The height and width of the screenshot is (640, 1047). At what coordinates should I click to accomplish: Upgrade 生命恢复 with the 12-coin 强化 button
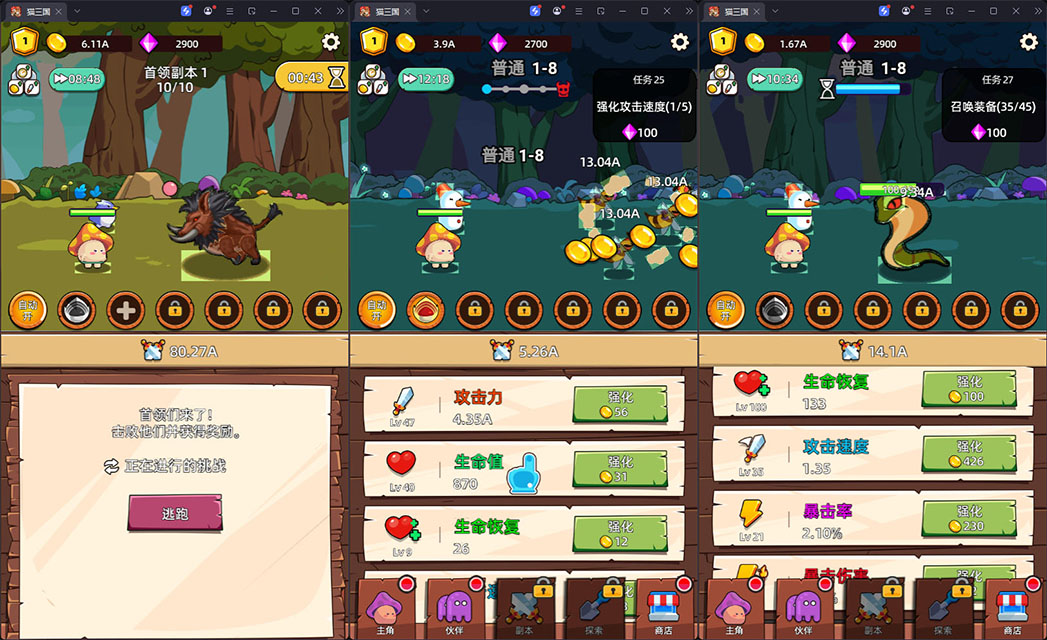[619, 533]
